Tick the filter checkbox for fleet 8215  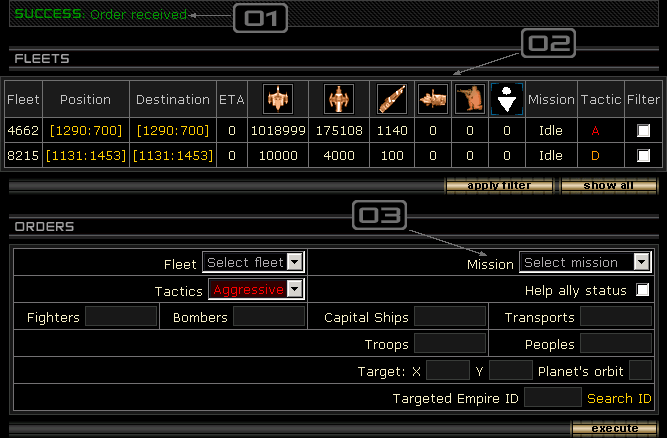[x=643, y=155]
